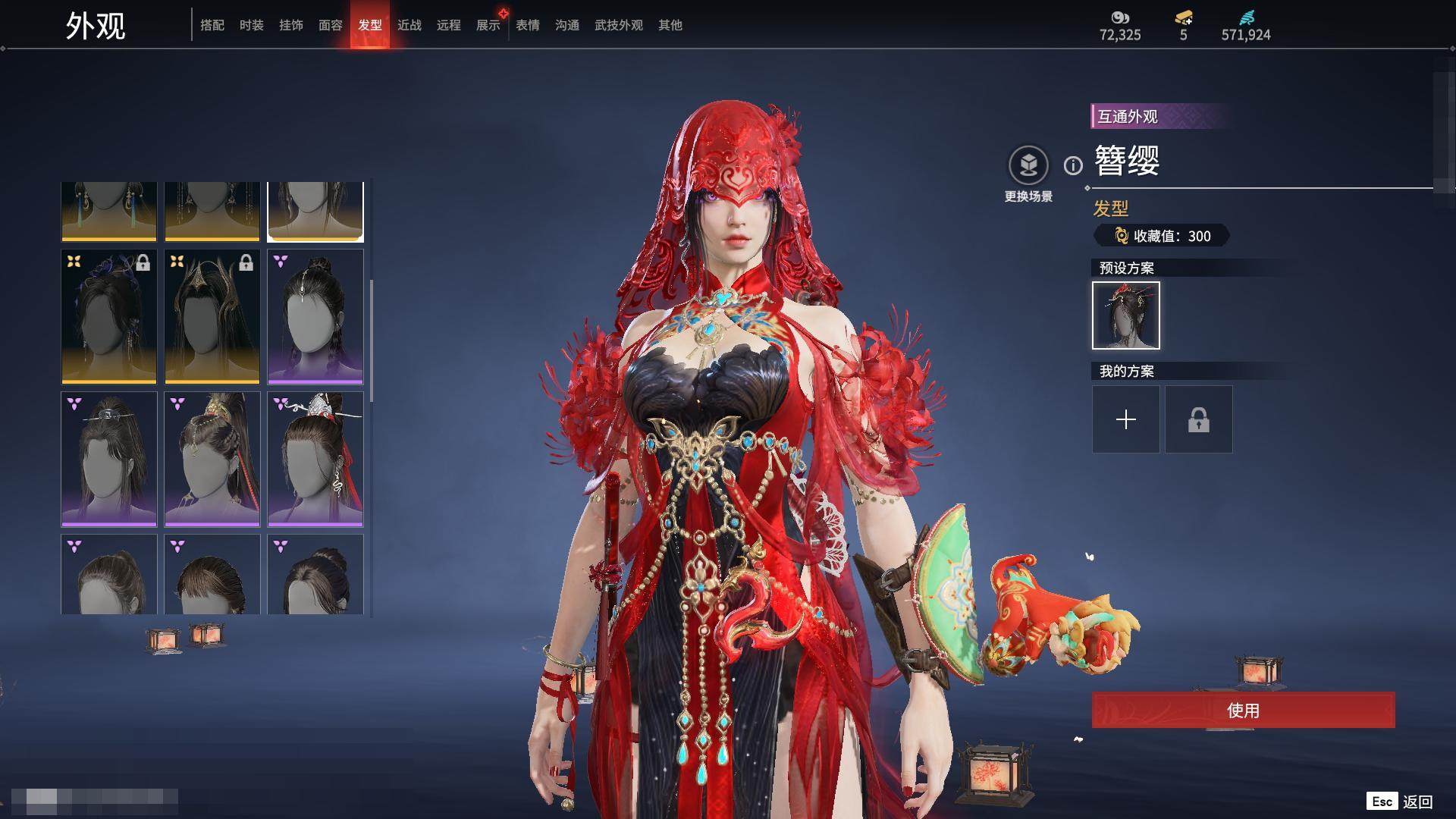
Task: Open the 其他 tab
Action: [x=670, y=25]
